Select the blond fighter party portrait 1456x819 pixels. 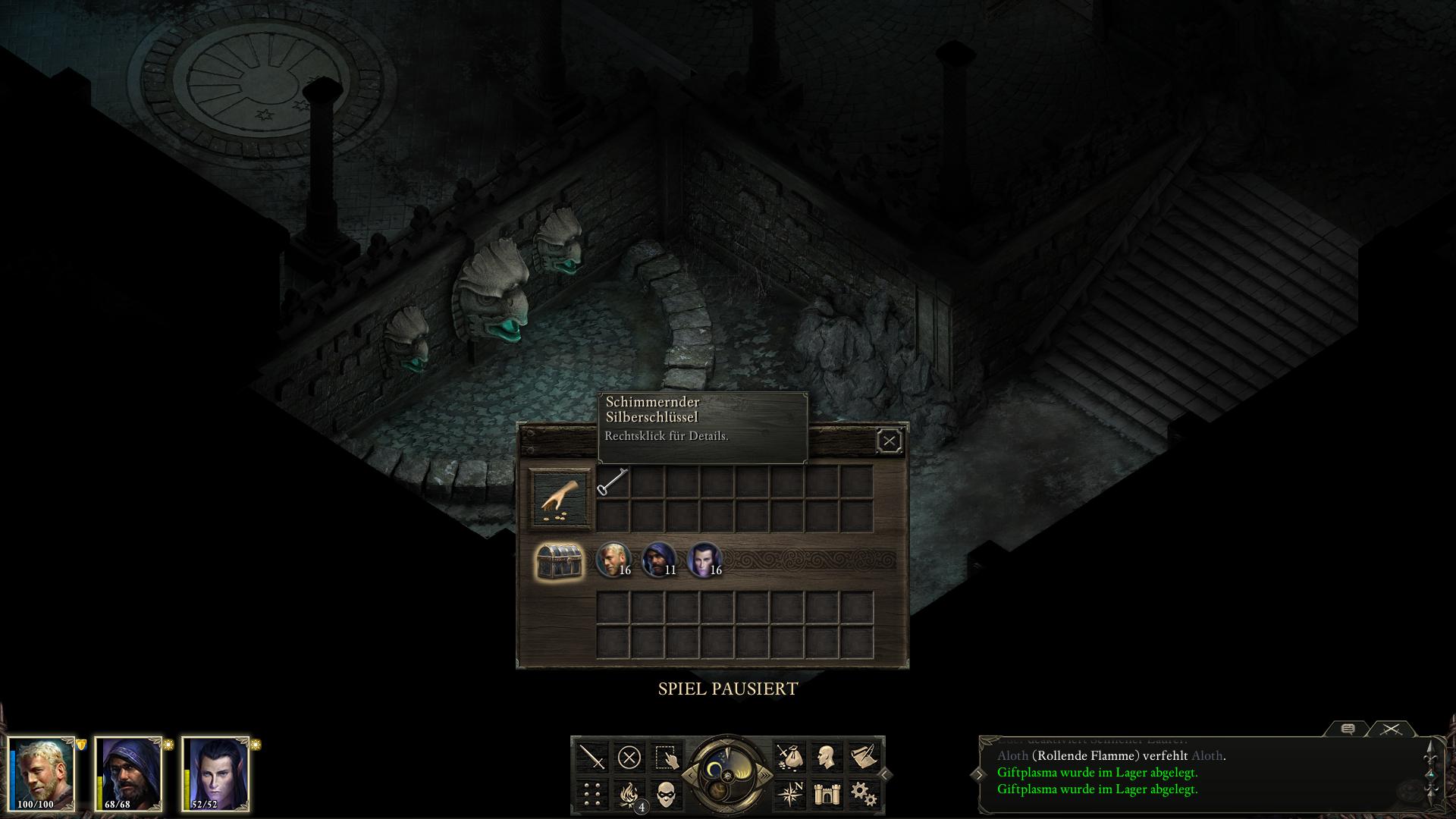pyautogui.click(x=42, y=773)
